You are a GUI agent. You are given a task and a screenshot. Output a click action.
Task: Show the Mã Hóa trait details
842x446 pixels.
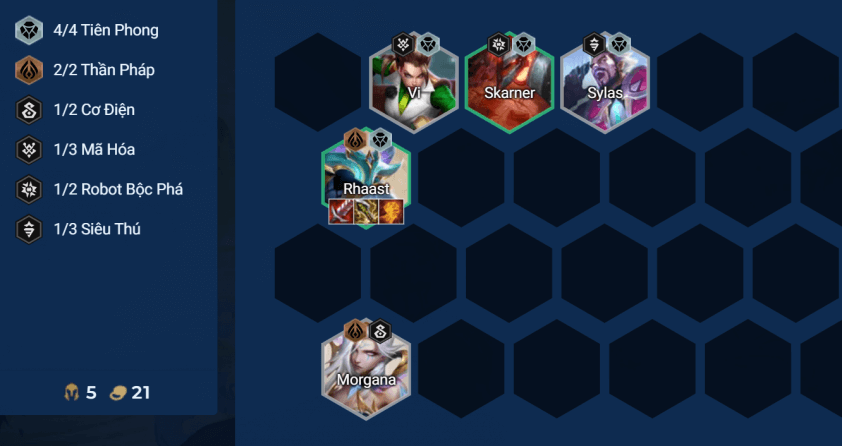pos(88,150)
